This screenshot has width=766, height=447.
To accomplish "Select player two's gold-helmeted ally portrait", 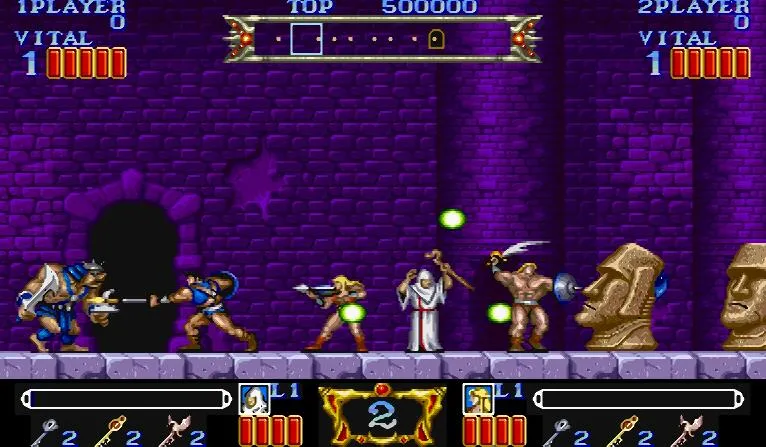I will point(478,399).
